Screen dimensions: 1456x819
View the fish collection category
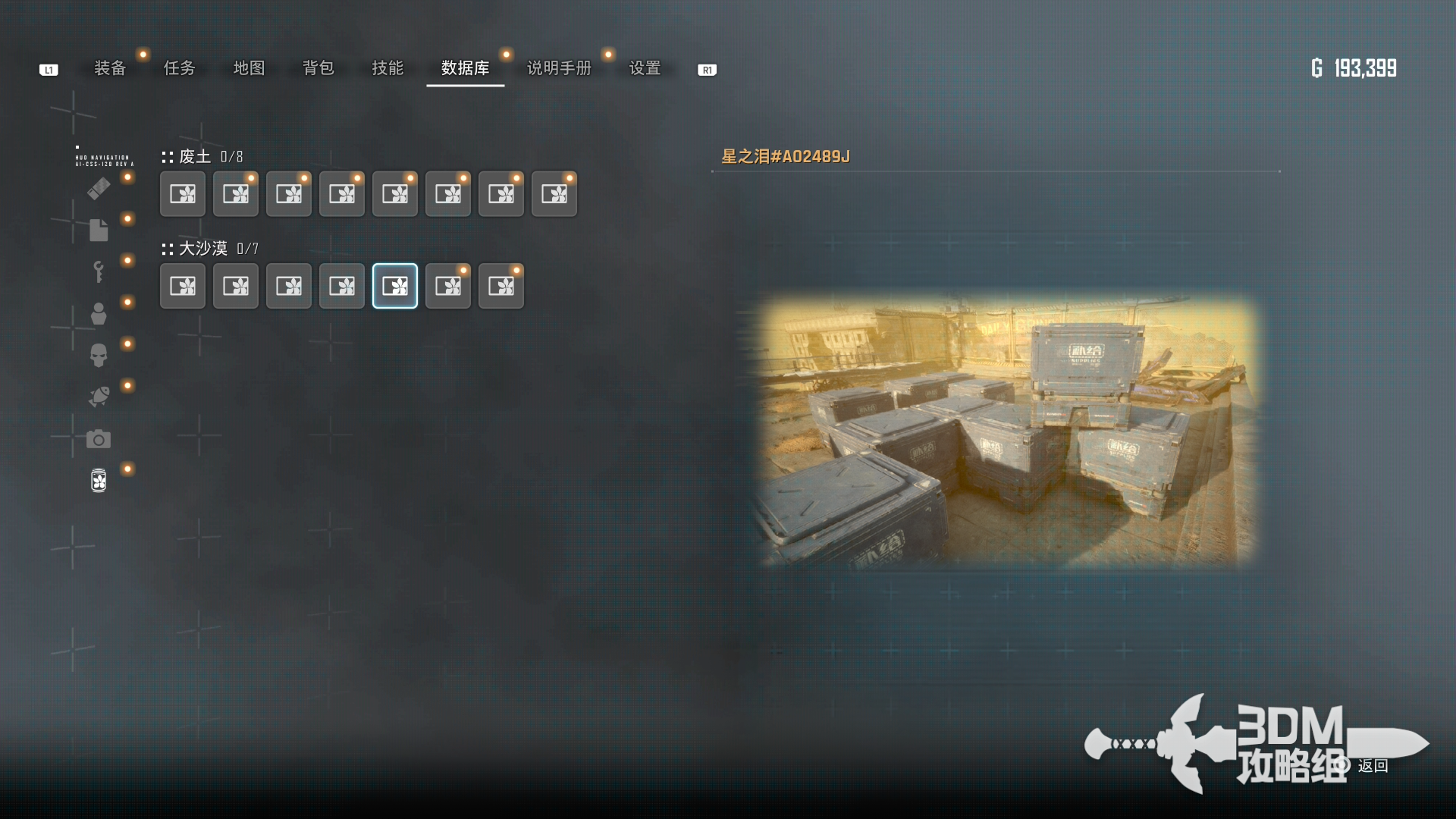tap(99, 397)
